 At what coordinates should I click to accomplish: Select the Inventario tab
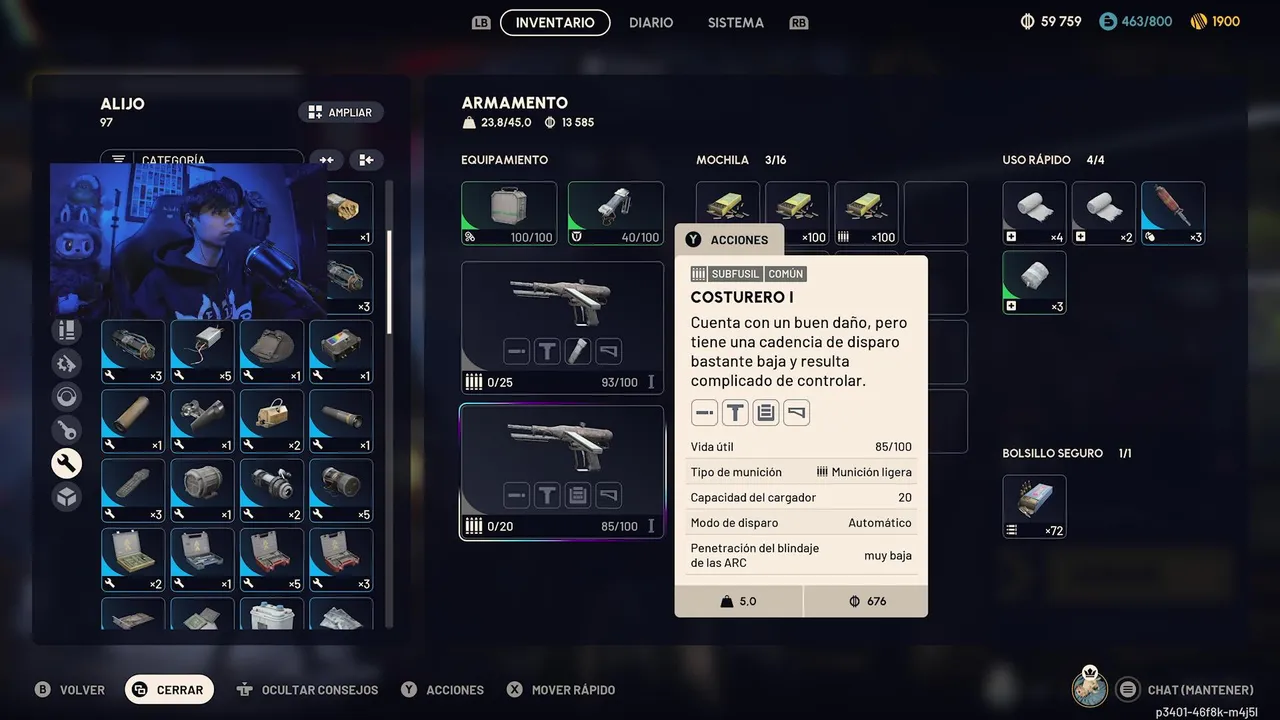point(555,22)
